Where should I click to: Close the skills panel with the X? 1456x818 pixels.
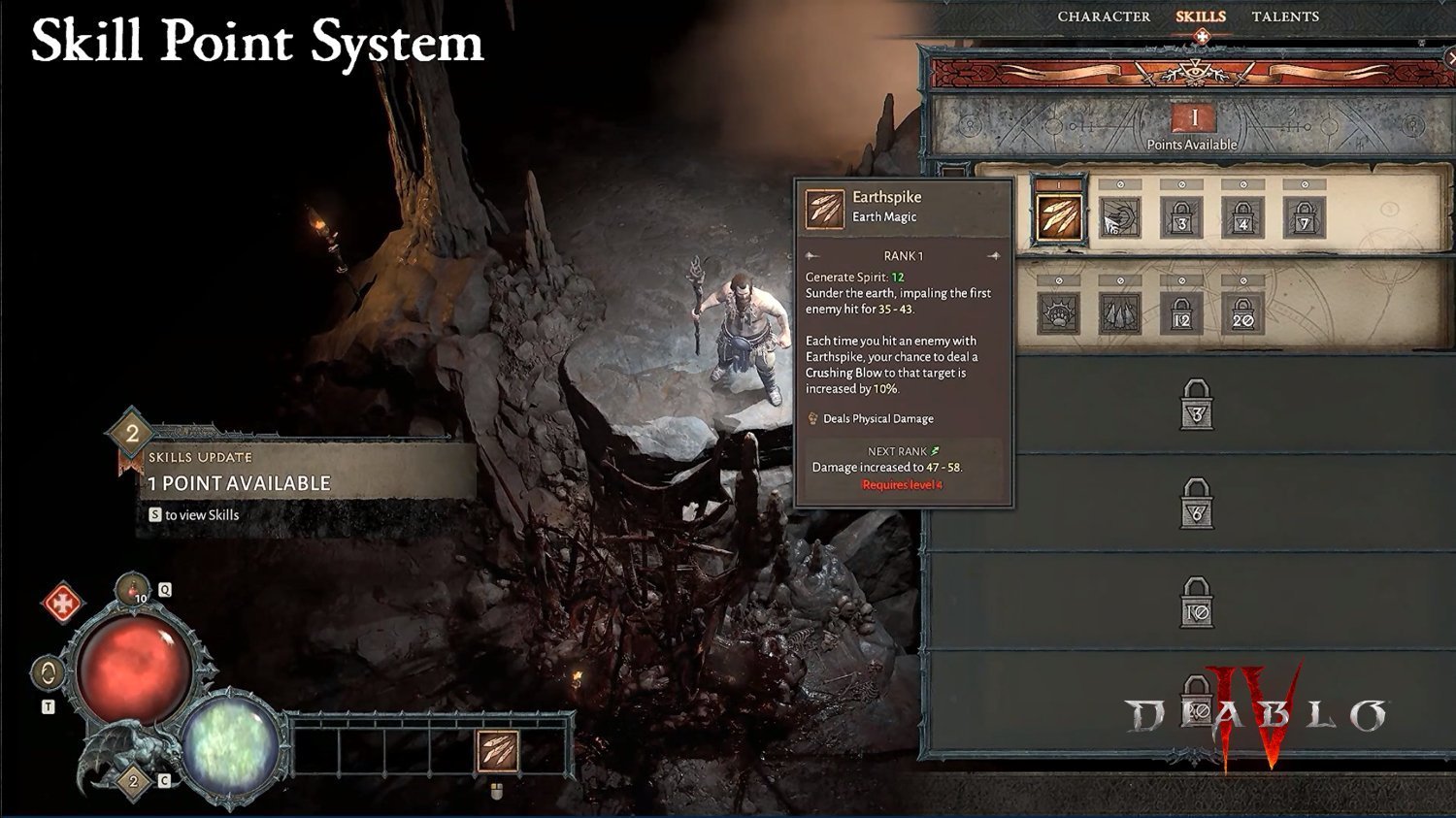tap(1450, 59)
